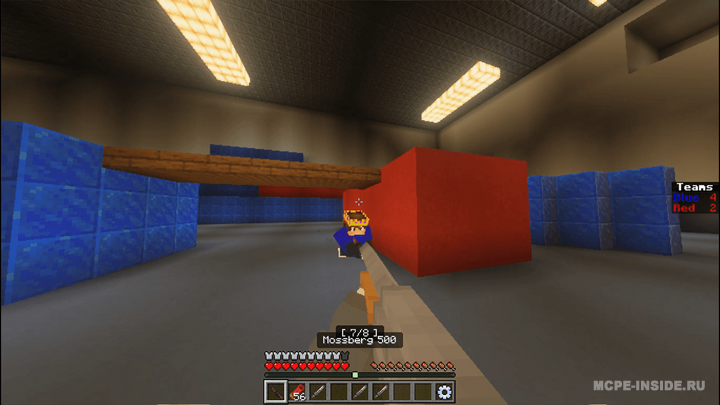Select the red shotgun shells stack of 56

coord(297,392)
